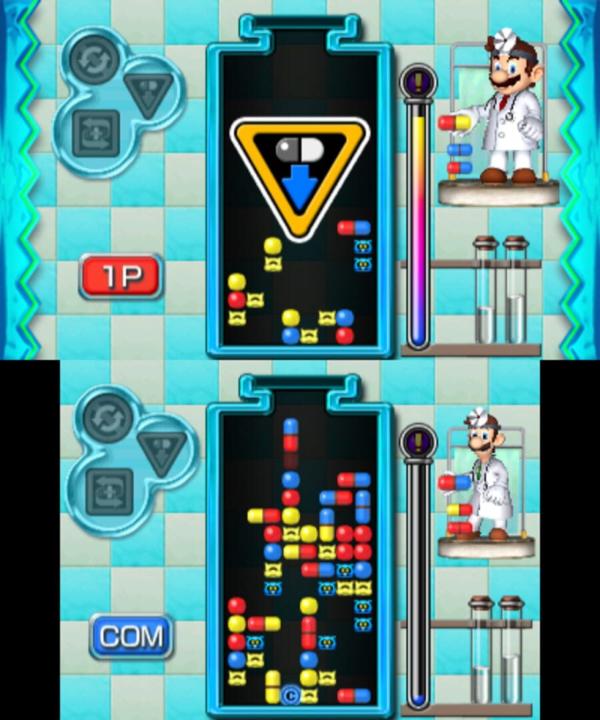Select 1P's triangle capsule-drop icon

148,93
